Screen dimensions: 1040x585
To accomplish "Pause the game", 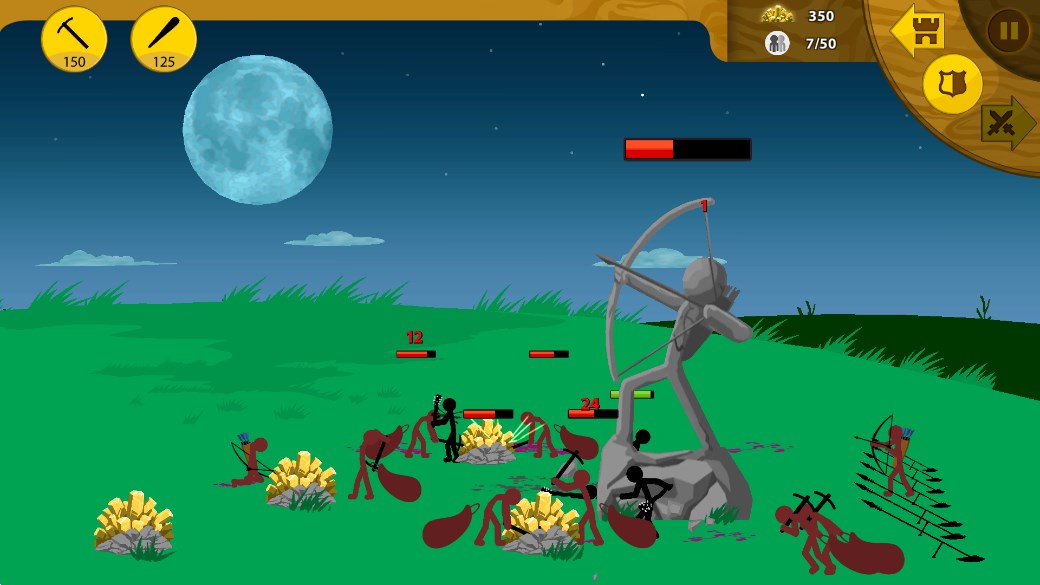I will [1008, 30].
